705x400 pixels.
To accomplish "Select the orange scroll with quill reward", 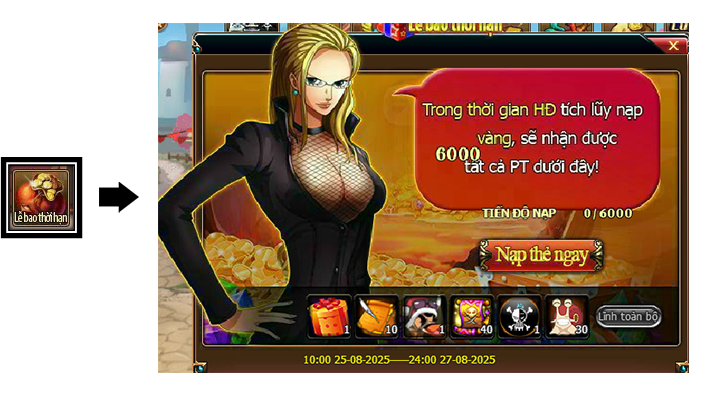I will click(376, 316).
